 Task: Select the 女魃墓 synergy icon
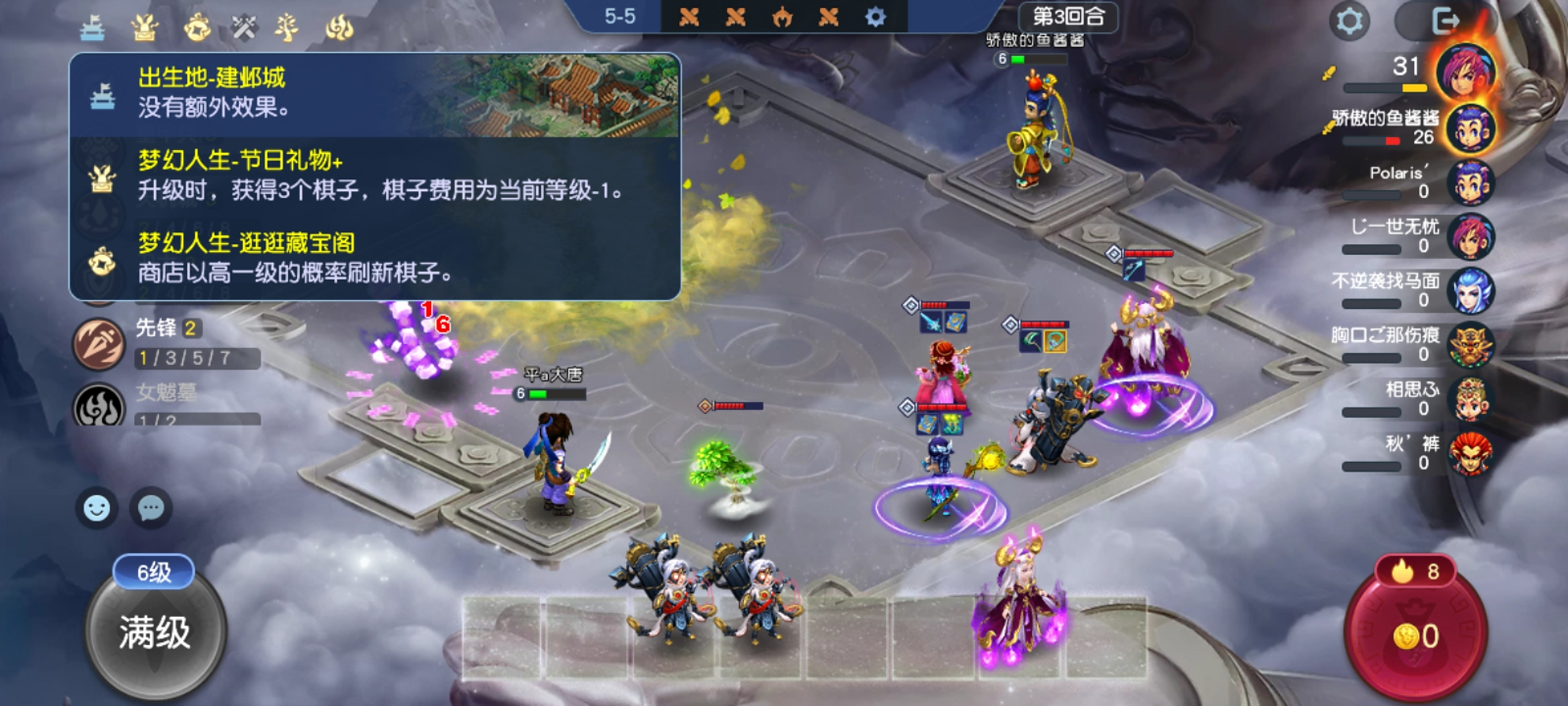click(x=99, y=406)
